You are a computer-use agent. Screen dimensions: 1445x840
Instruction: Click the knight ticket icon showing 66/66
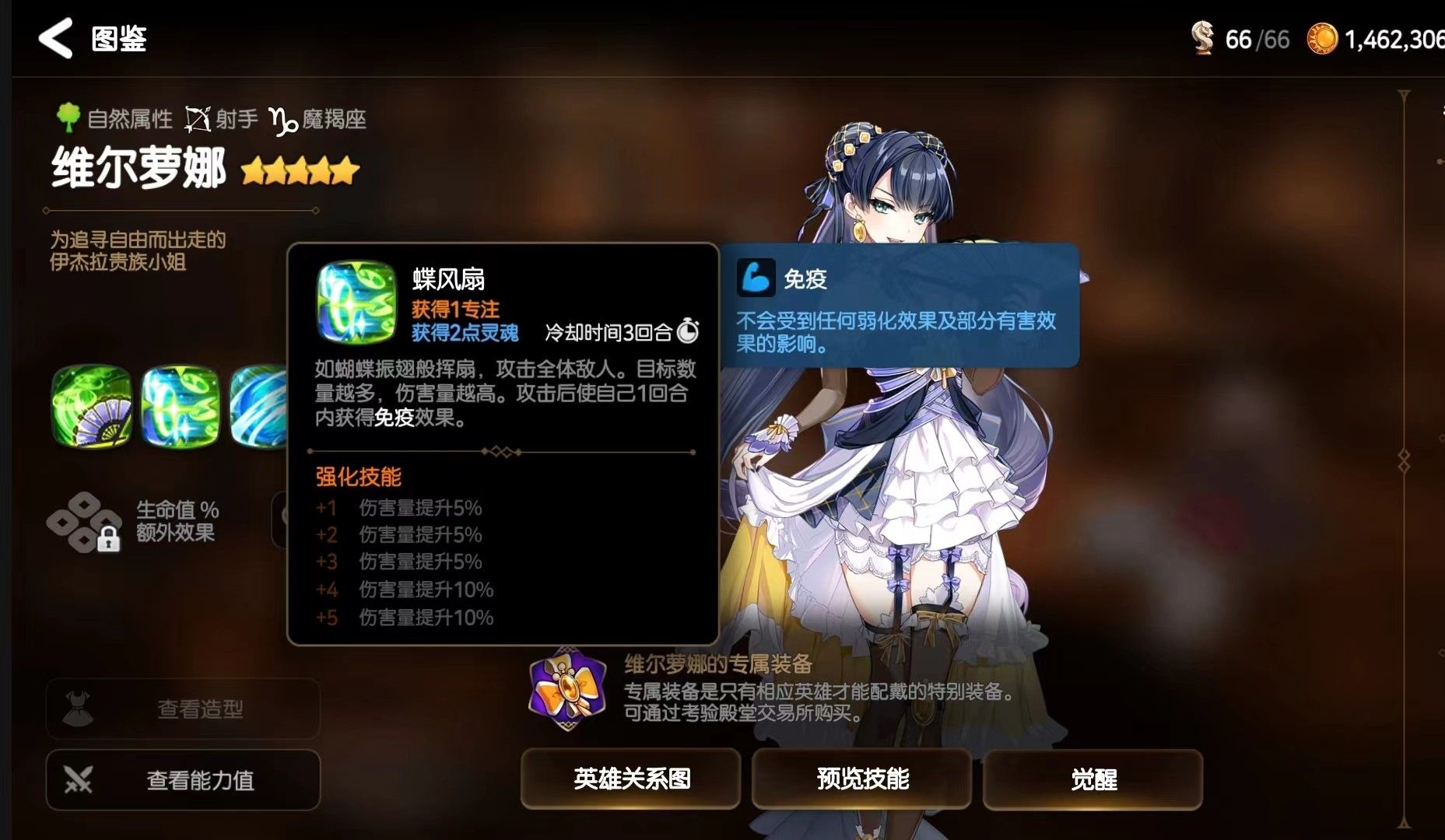click(1203, 37)
